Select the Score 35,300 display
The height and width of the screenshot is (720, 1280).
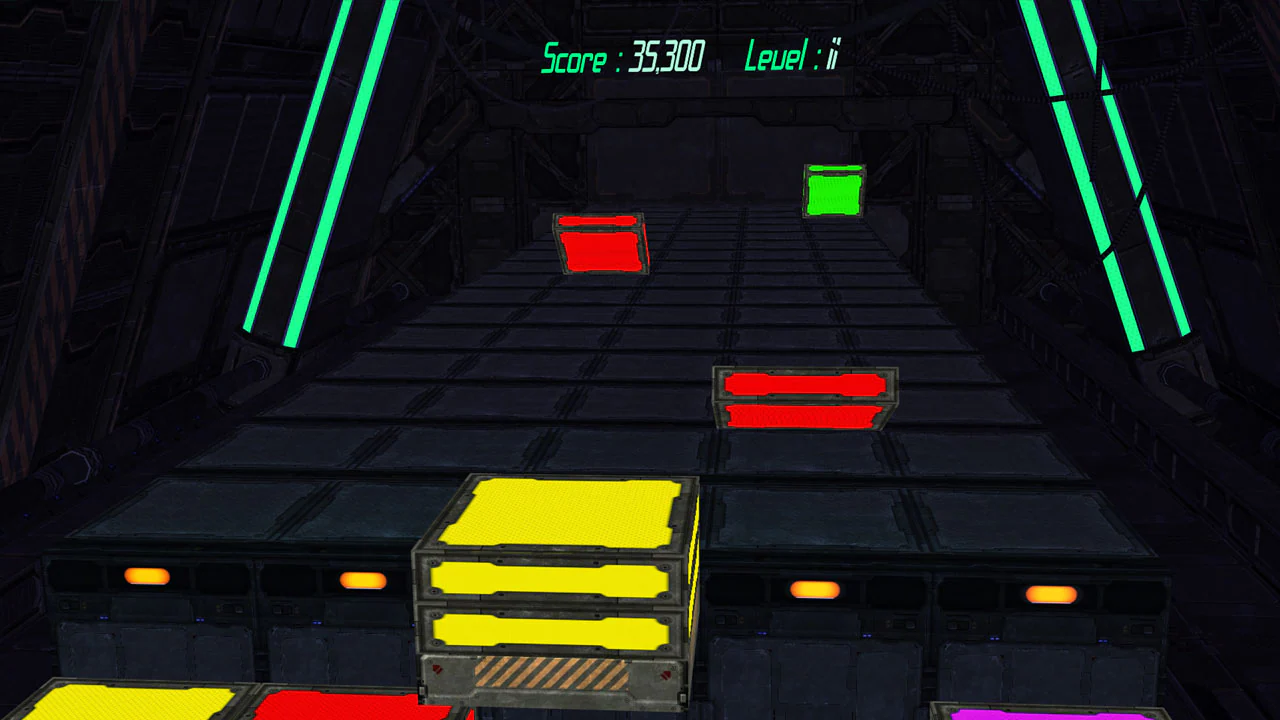click(622, 57)
